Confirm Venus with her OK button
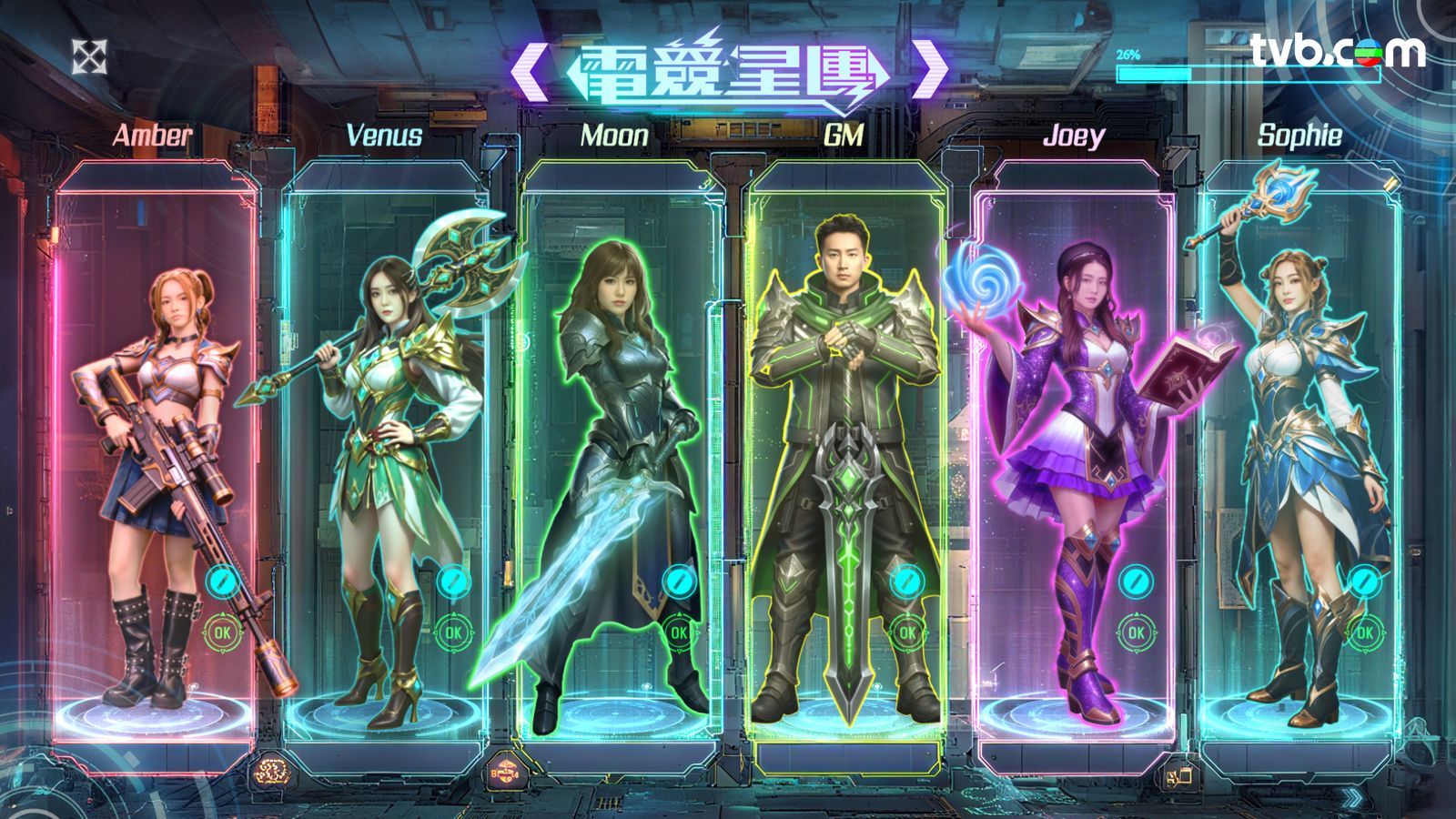The width and height of the screenshot is (1456, 819). 452,632
